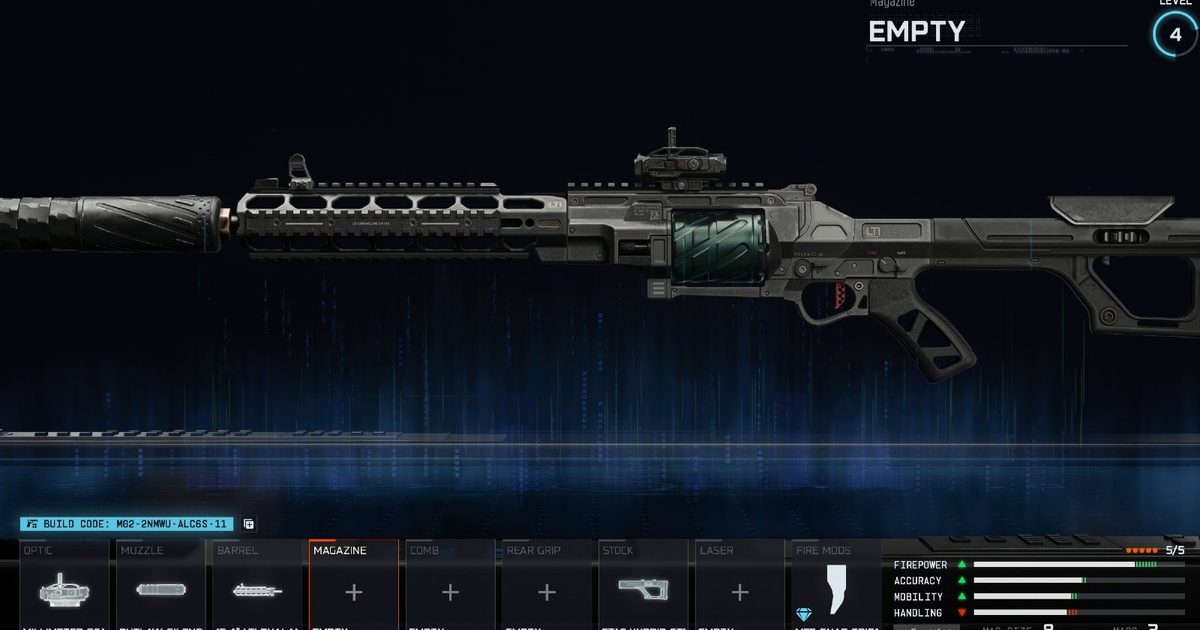This screenshot has height=630, width=1200.
Task: Copy the build code with the copy icon
Action: point(249,524)
